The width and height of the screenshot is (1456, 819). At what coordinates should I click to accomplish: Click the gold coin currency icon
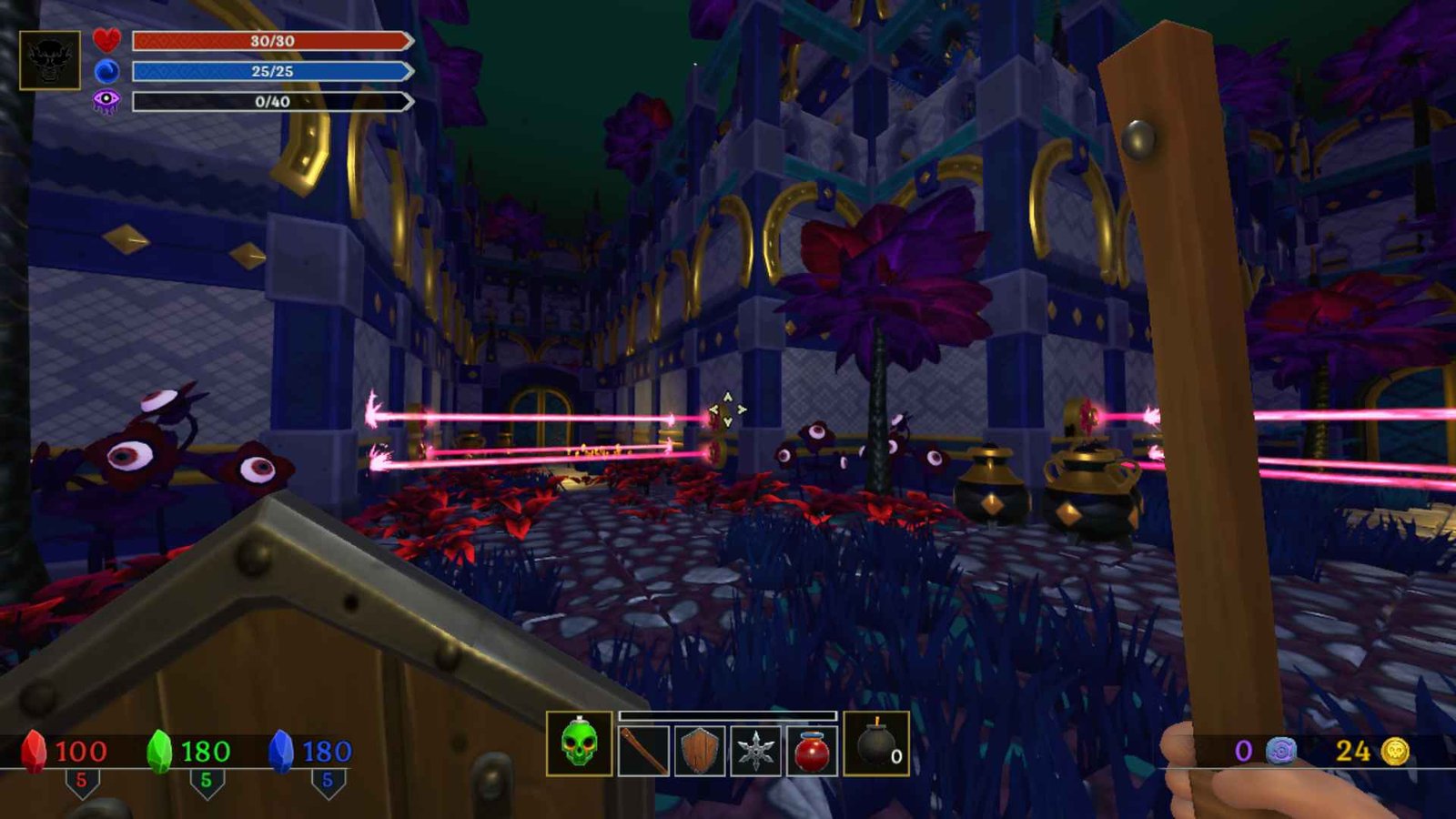[x=1395, y=751]
